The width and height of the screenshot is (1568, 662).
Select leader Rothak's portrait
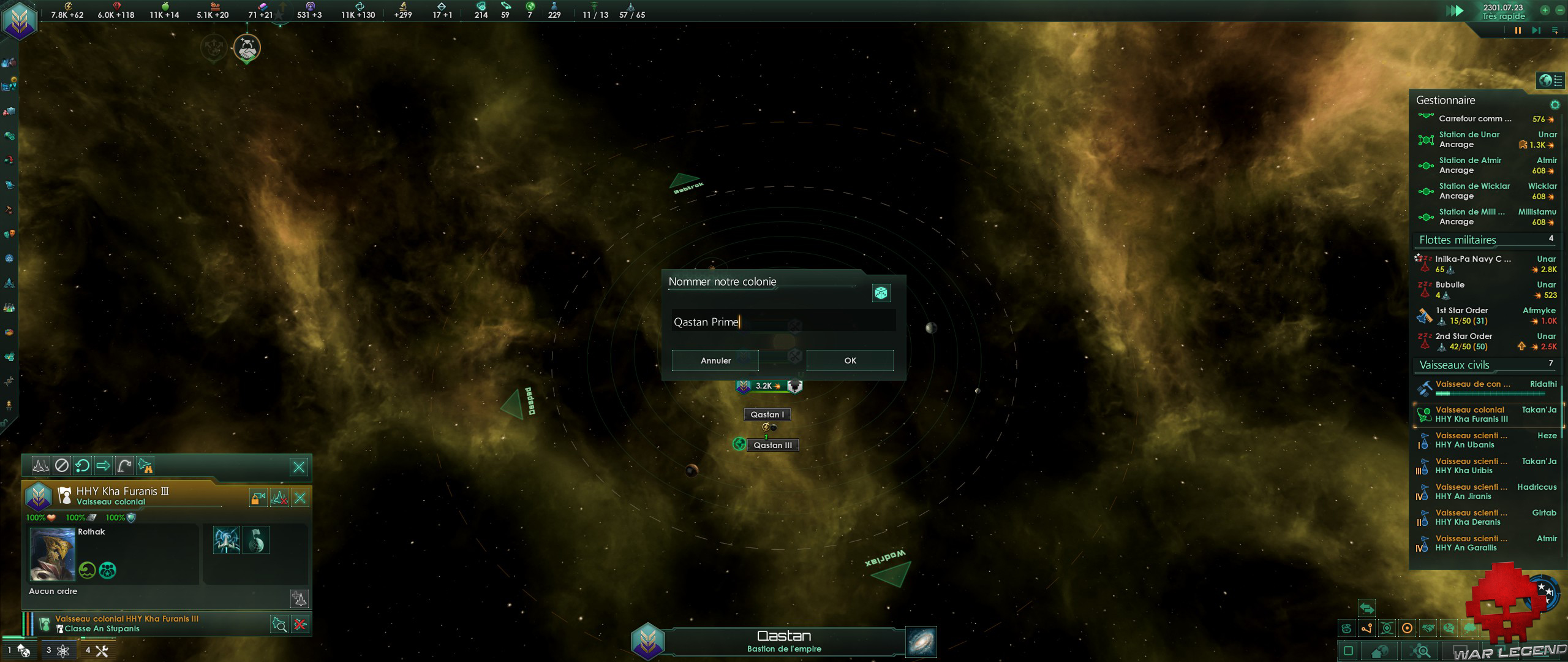[52, 555]
